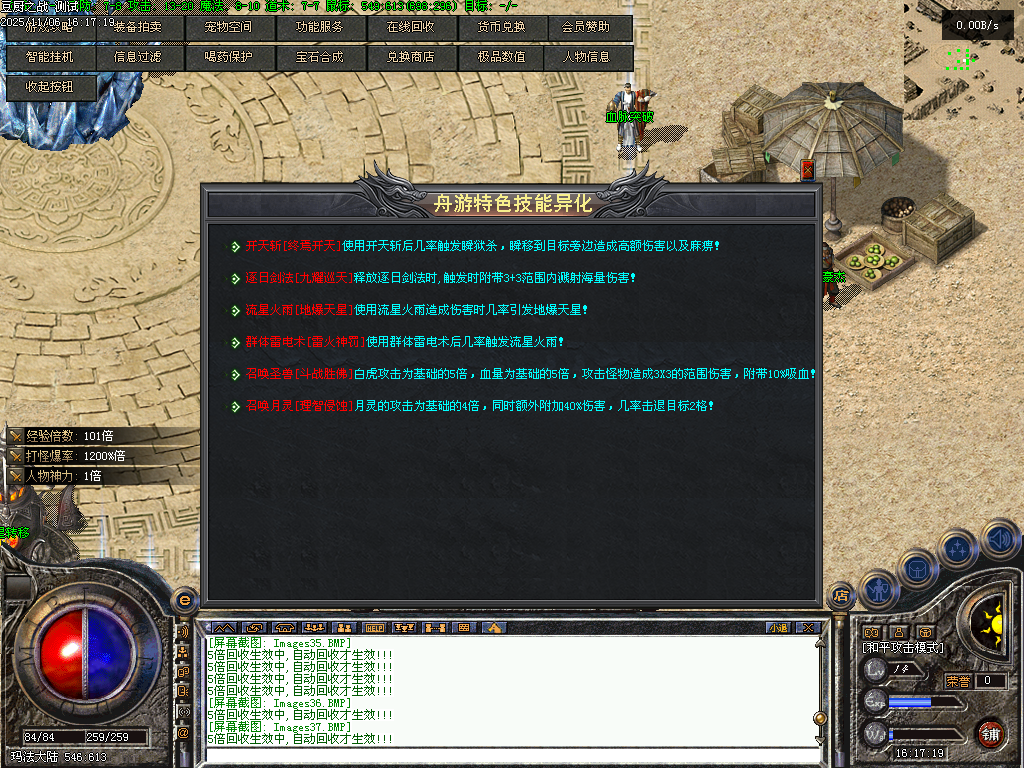Image resolution: width=1024 pixels, height=768 pixels.
Task: Open the 喝药保护 potion protection settings
Action: 228,57
